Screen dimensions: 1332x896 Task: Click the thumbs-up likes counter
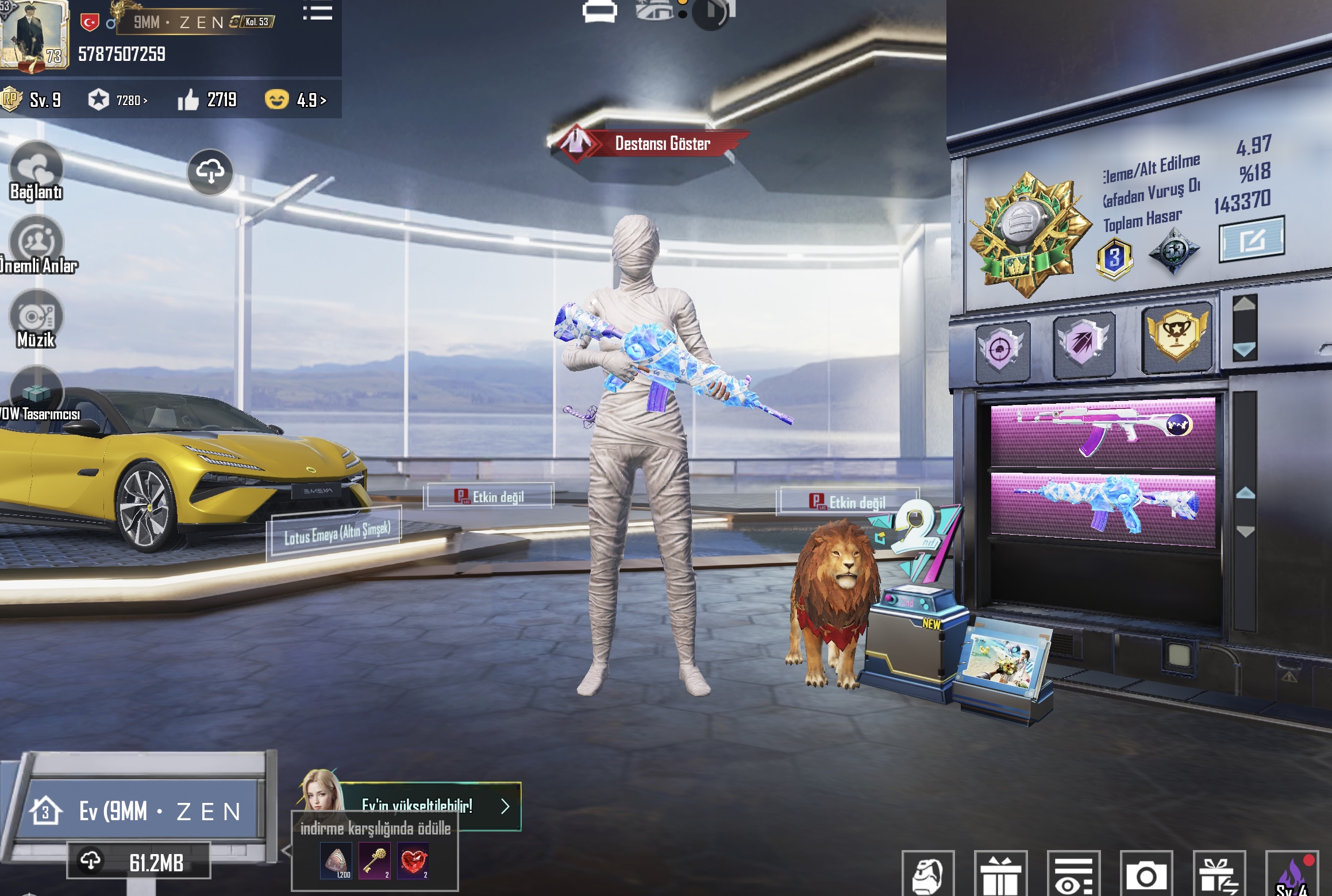(x=207, y=100)
